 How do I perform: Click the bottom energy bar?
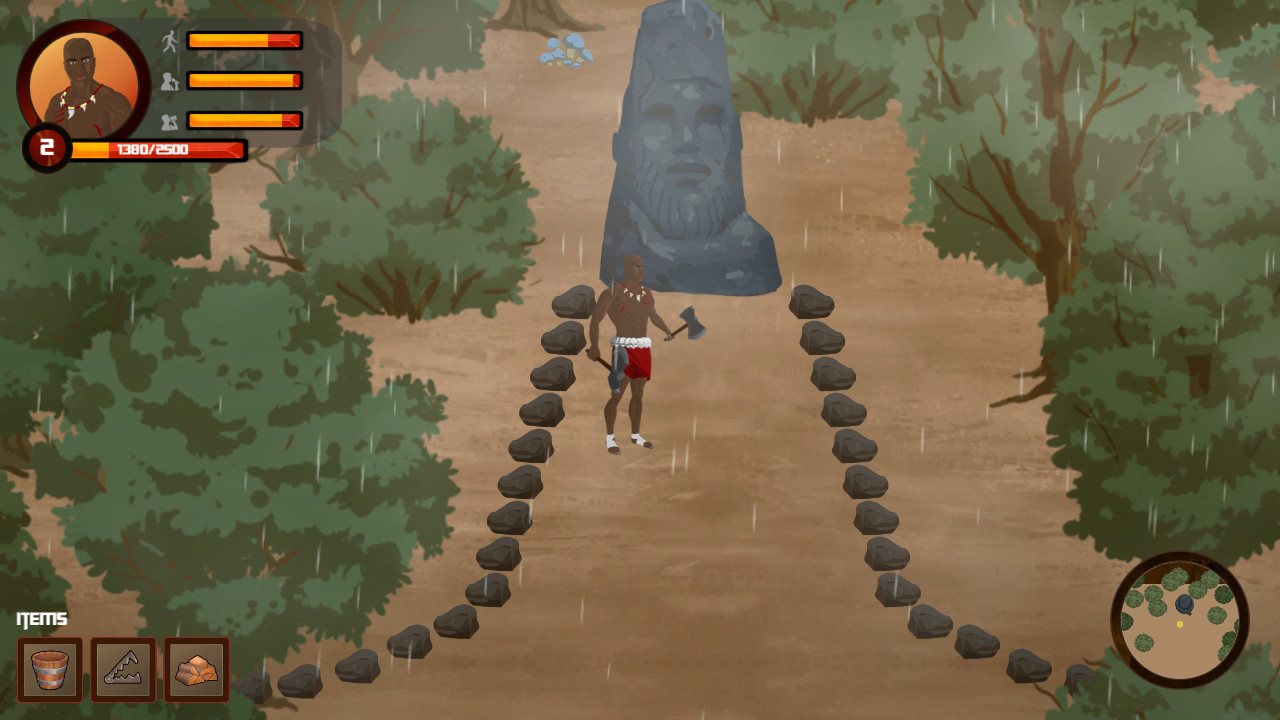243,121
